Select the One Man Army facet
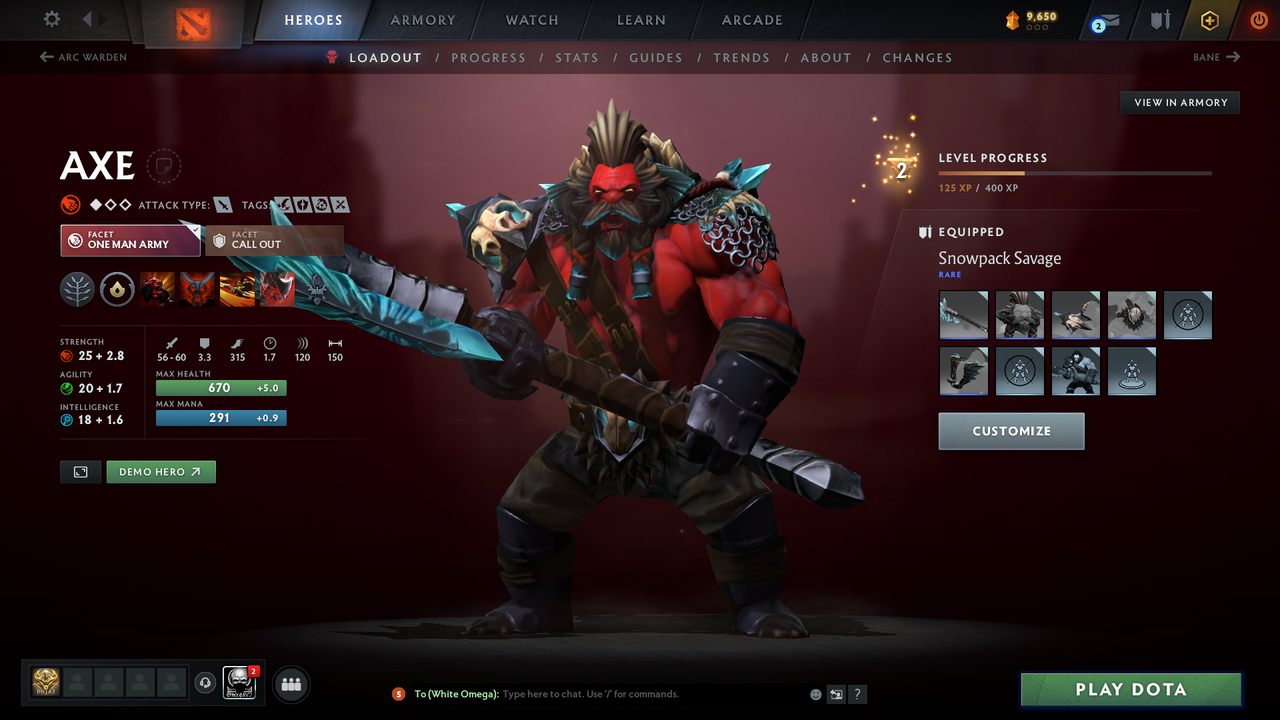This screenshot has height=720, width=1280. pos(130,240)
